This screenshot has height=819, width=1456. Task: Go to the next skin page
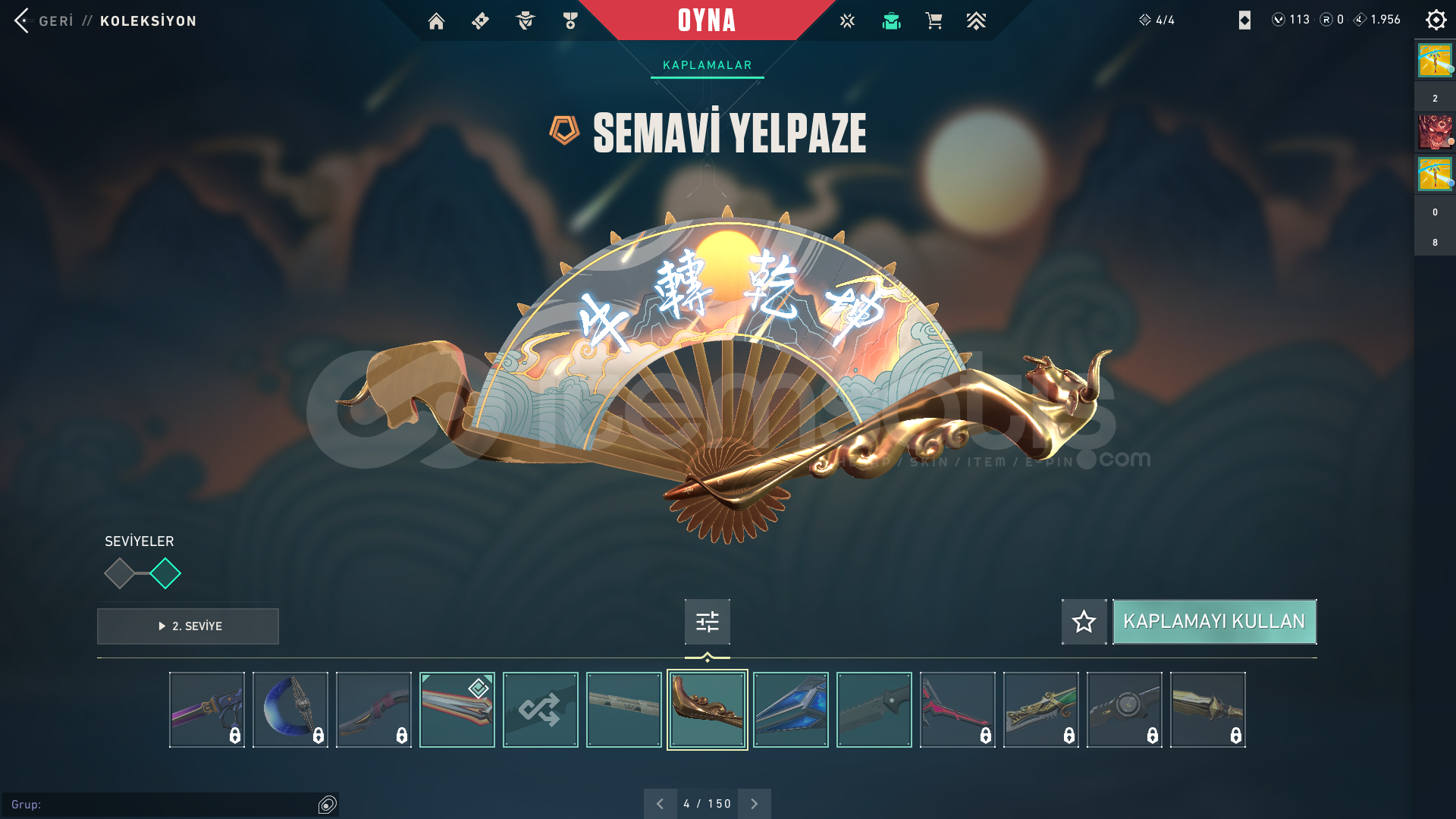point(754,804)
